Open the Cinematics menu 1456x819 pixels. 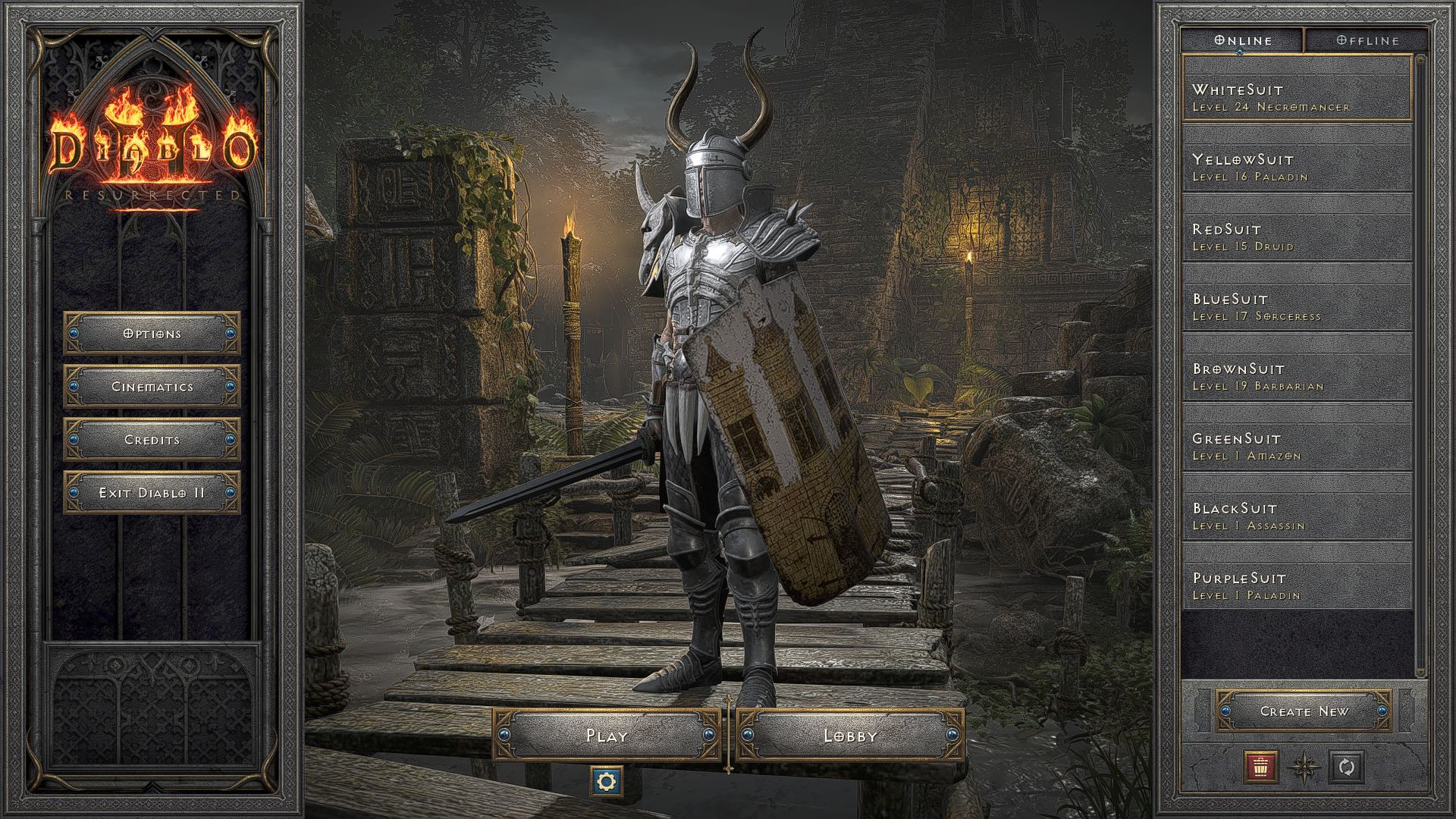click(150, 386)
